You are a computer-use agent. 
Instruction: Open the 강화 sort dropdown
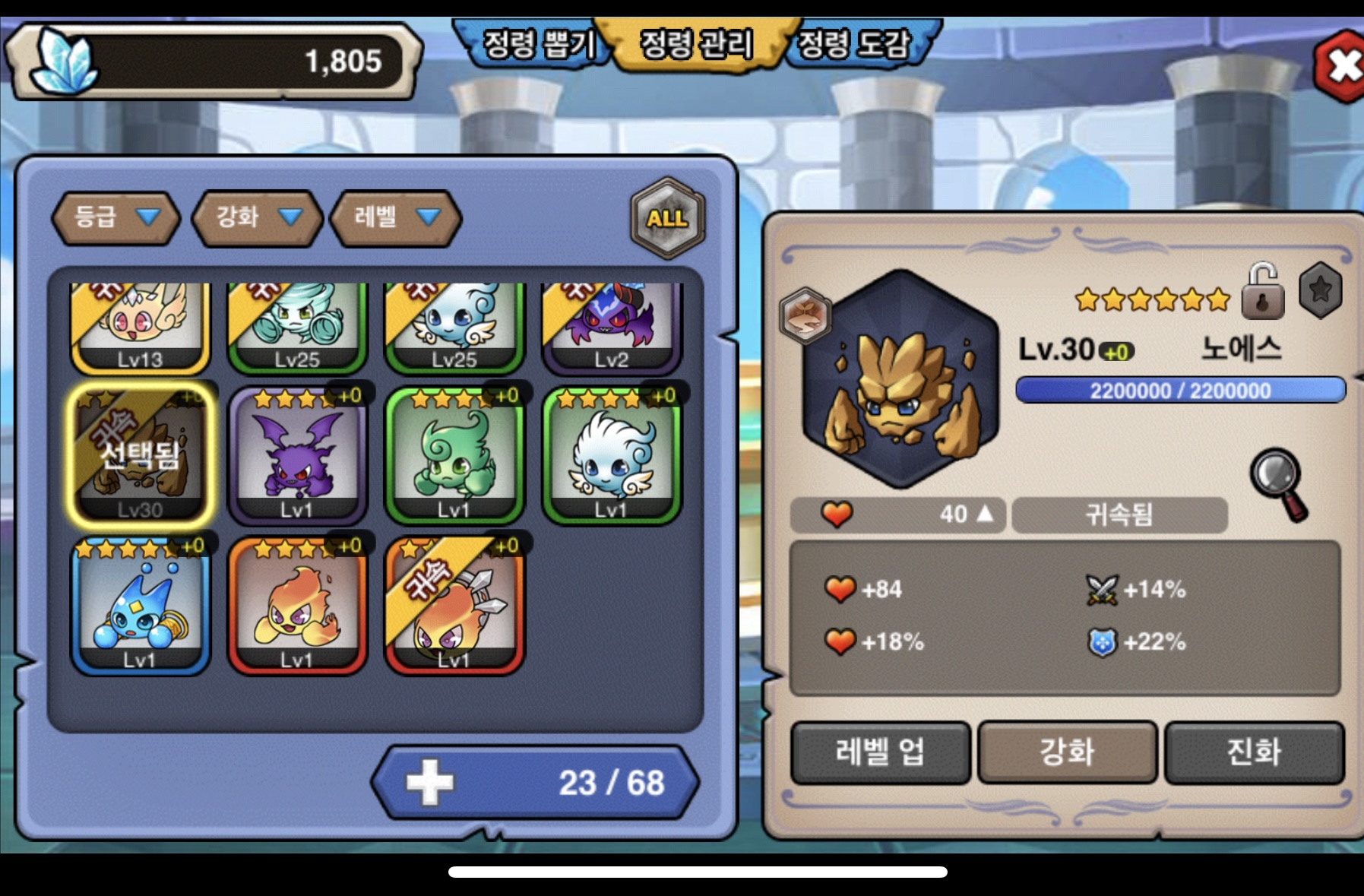click(258, 218)
